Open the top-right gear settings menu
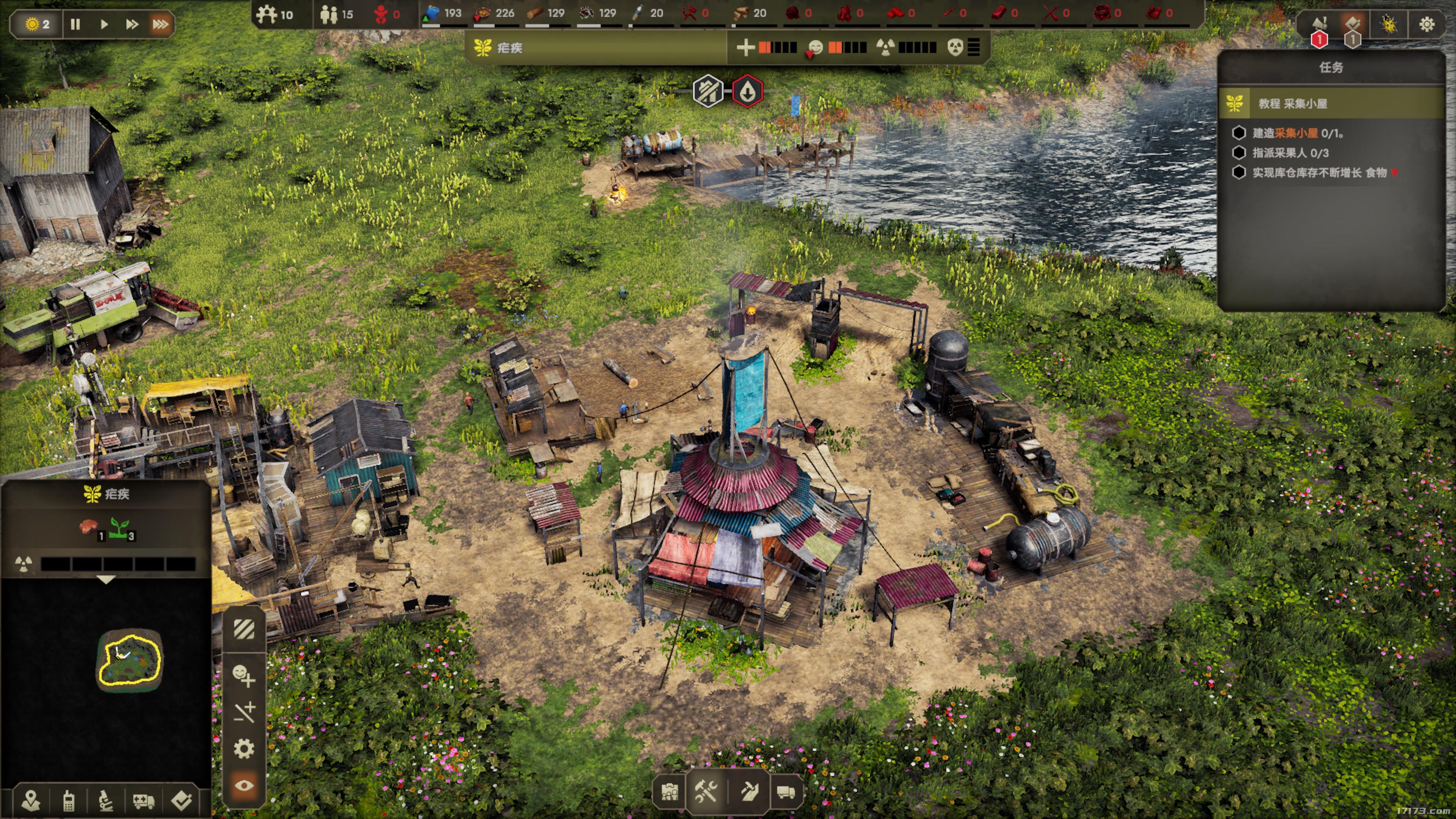1456x819 pixels. pyautogui.click(x=1426, y=24)
